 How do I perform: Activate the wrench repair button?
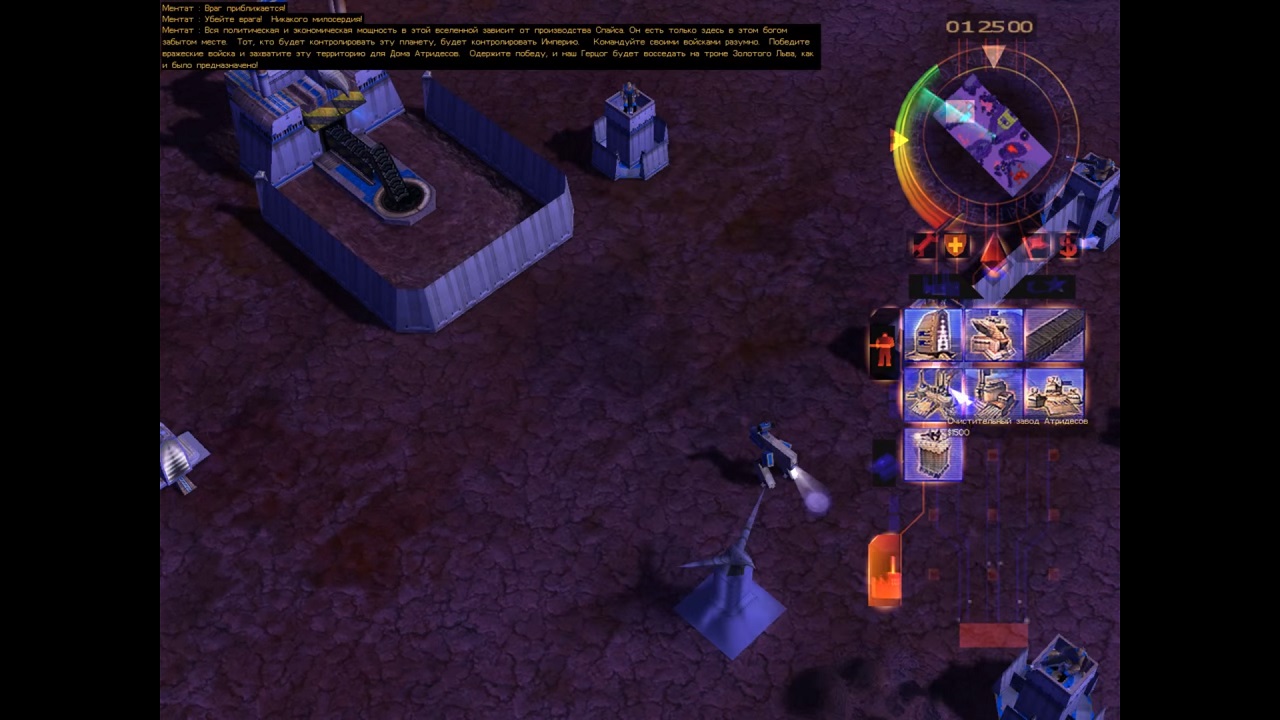(x=923, y=245)
